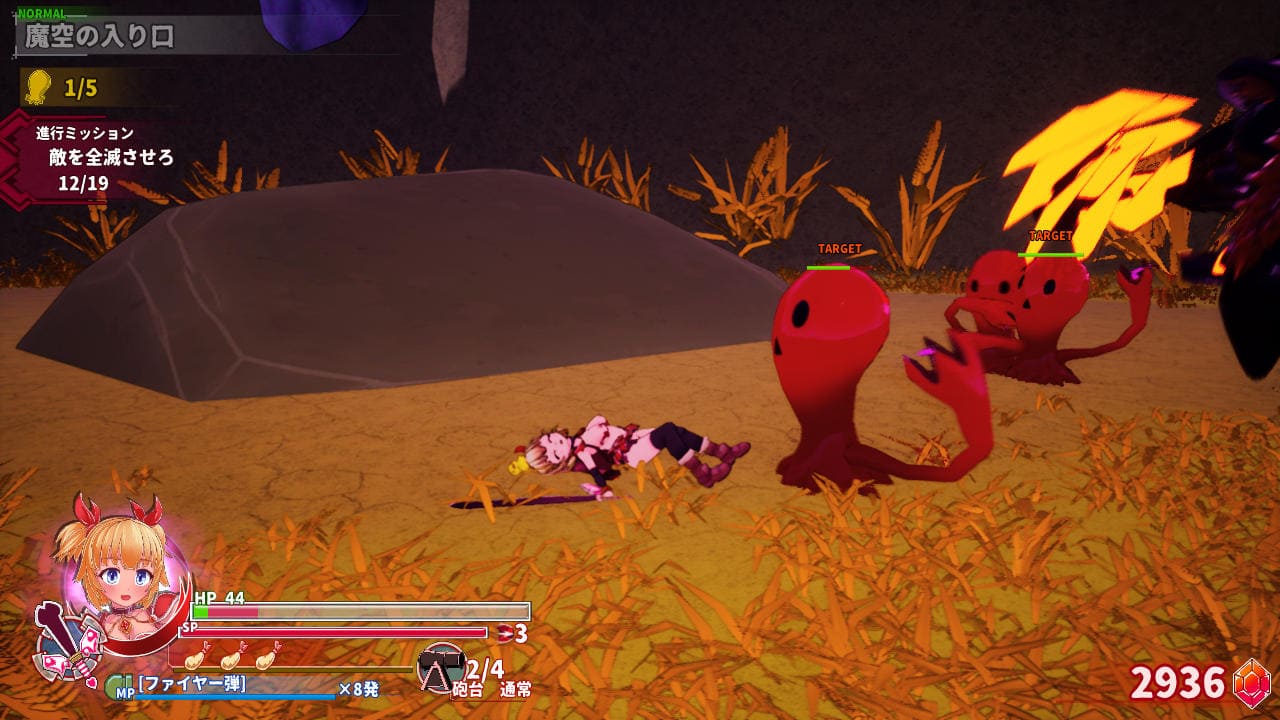Select the ファイヤー弾 bullet type label

(x=192, y=685)
